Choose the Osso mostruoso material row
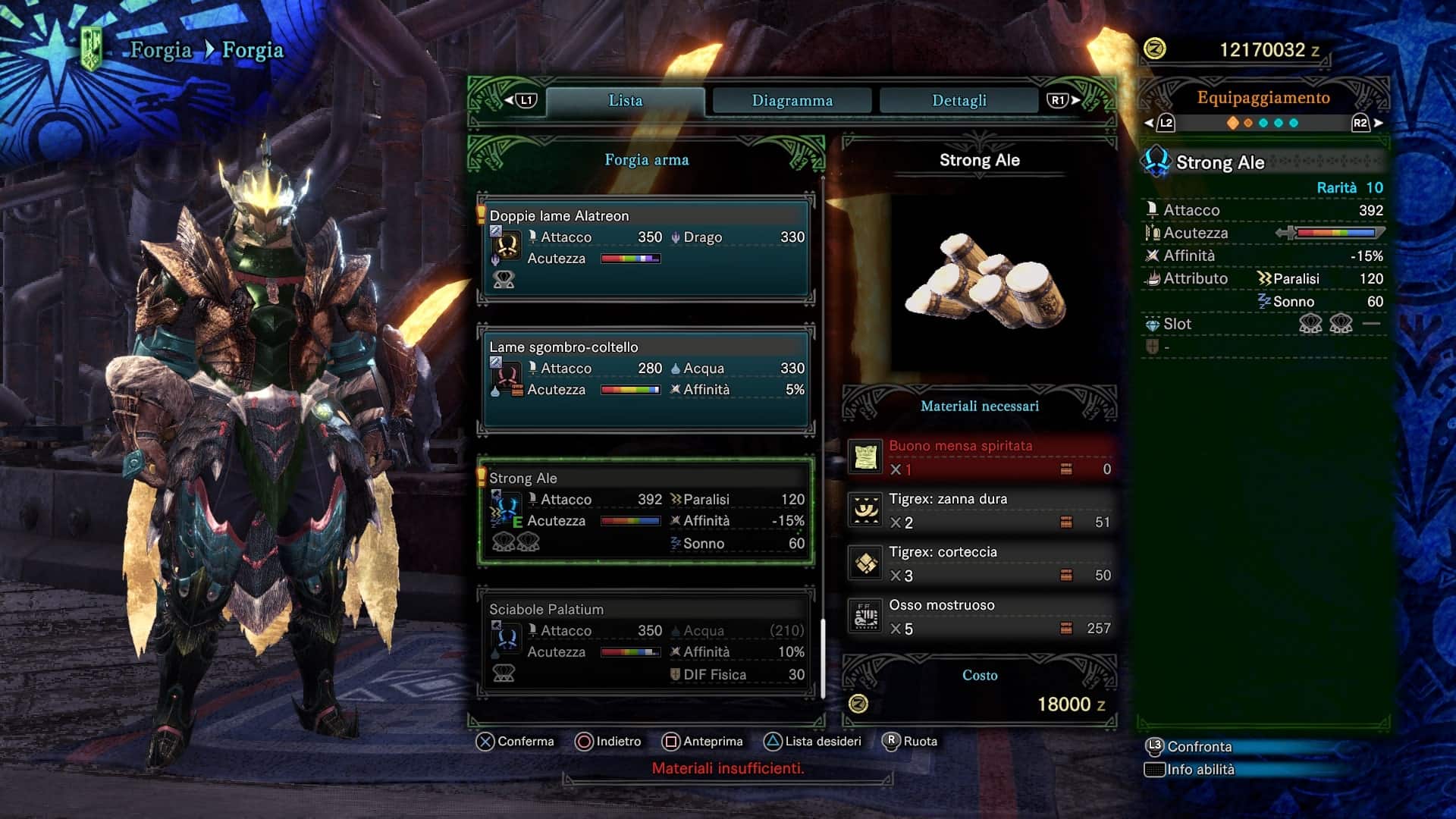Viewport: 1456px width, 819px height. [x=980, y=617]
